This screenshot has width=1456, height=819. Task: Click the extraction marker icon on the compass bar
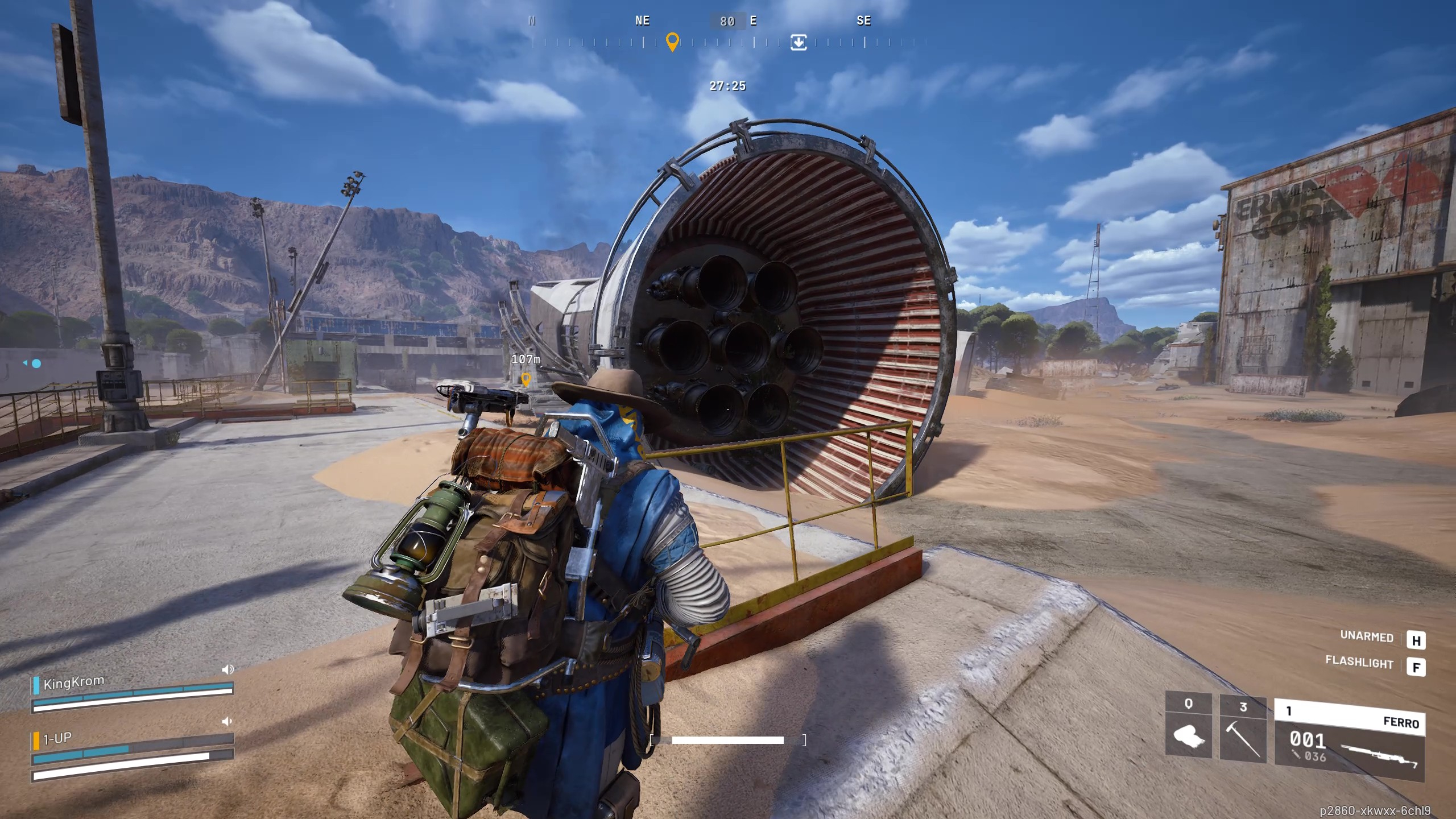[x=799, y=43]
